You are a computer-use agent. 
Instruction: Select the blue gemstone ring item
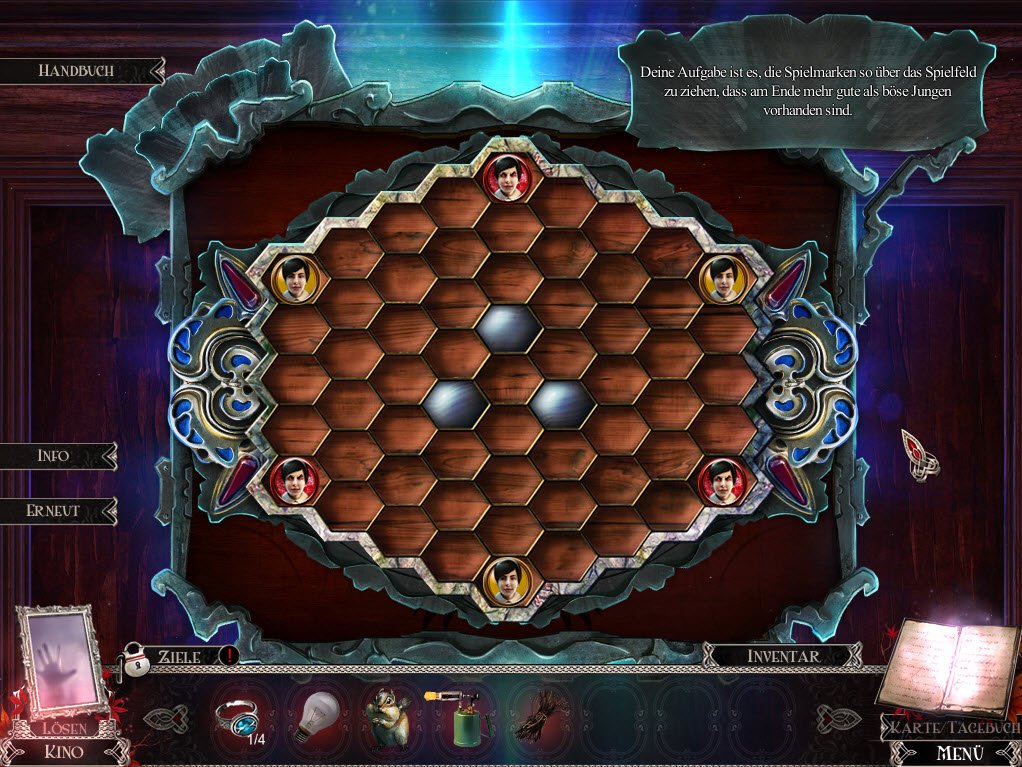[x=240, y=717]
